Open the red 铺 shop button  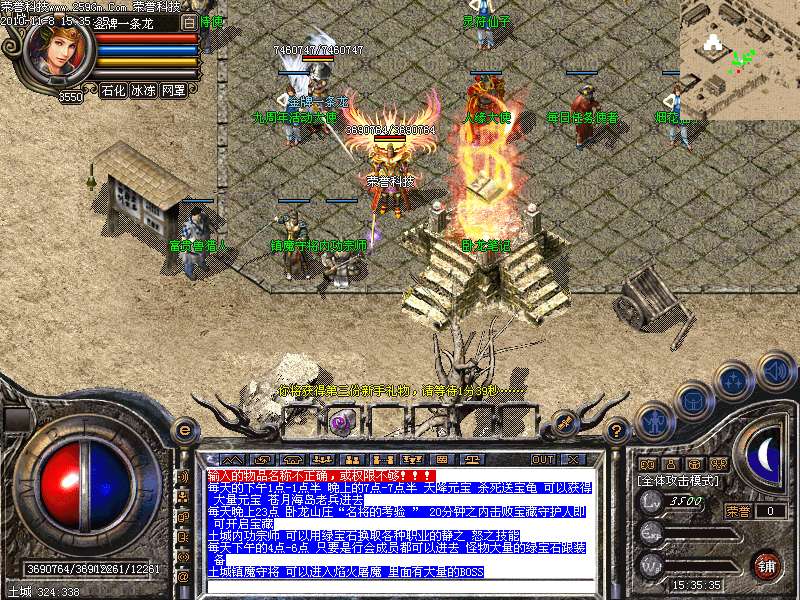pos(766,564)
